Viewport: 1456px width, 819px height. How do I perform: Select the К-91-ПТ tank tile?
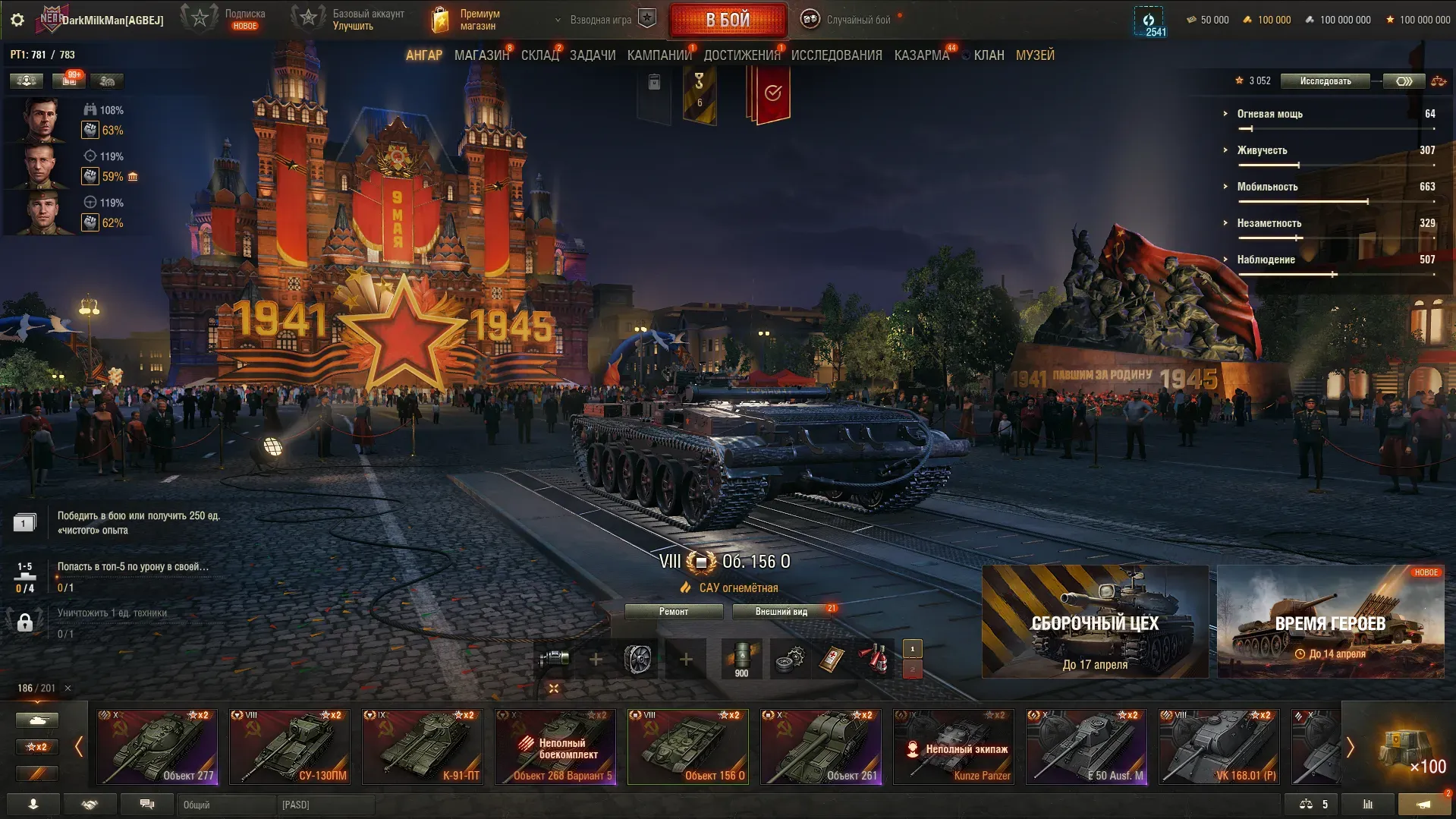[x=423, y=746]
